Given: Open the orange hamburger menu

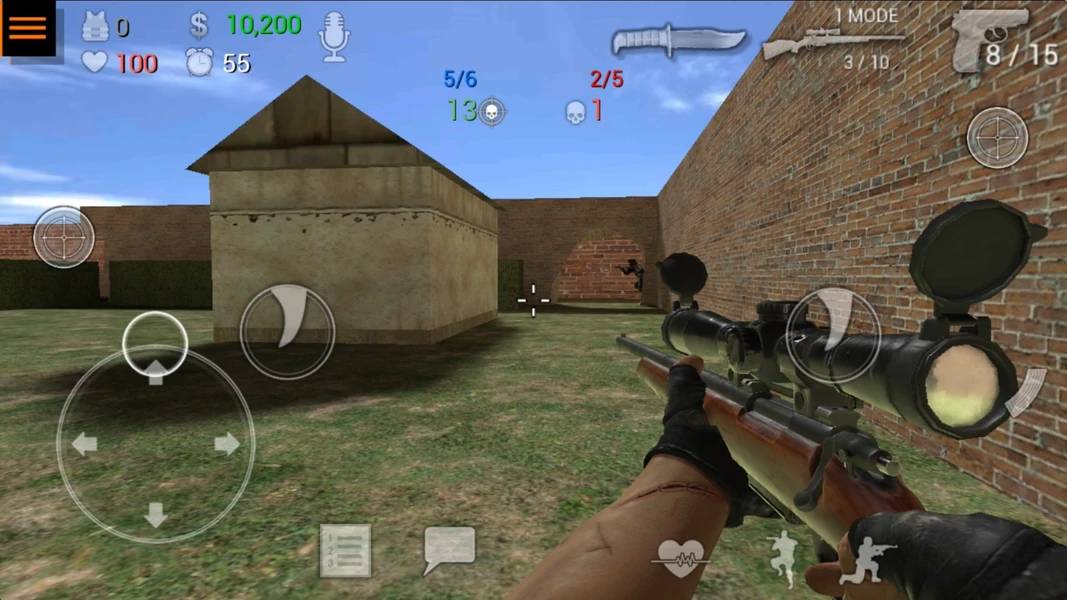Looking at the screenshot, I should pos(29,29).
